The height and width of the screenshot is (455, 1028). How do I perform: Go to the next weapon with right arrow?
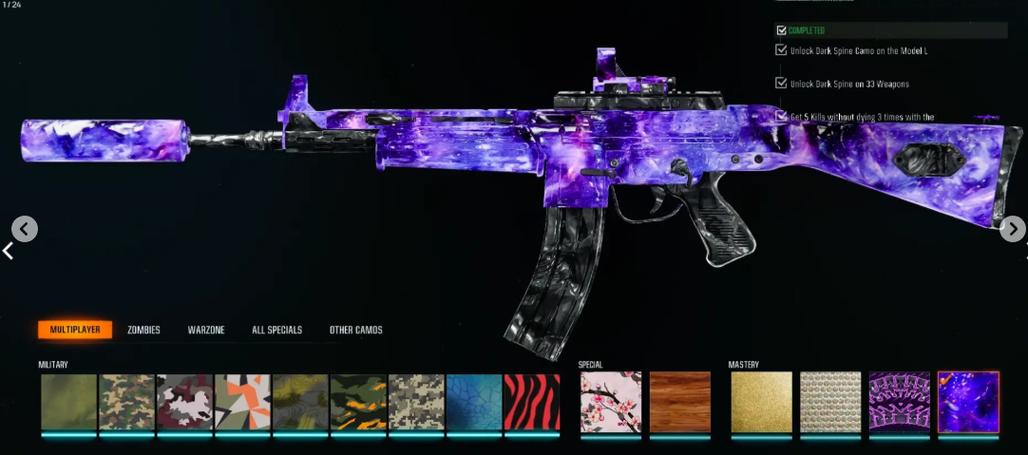coord(1012,229)
